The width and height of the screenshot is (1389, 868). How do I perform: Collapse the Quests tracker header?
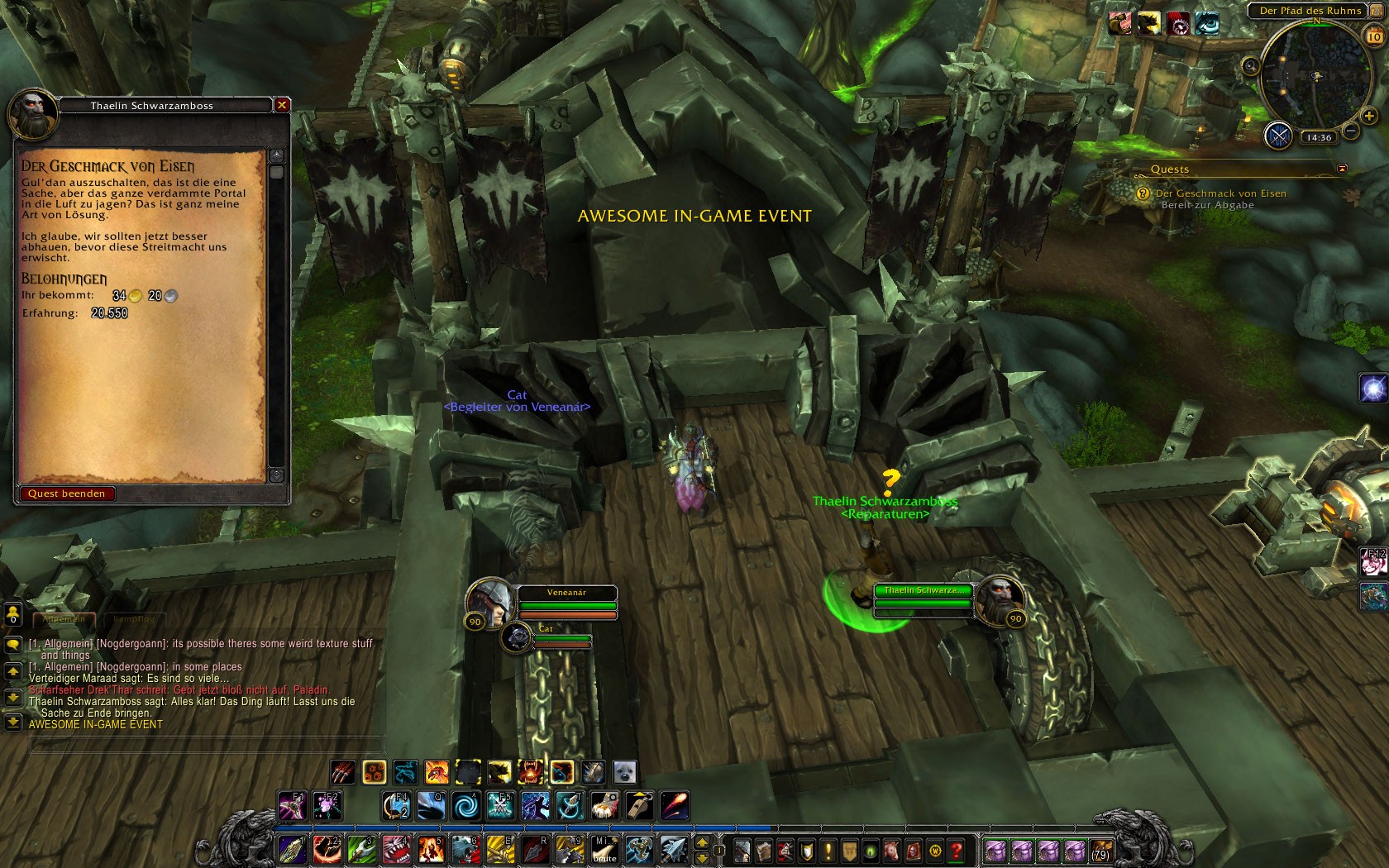(x=1342, y=169)
